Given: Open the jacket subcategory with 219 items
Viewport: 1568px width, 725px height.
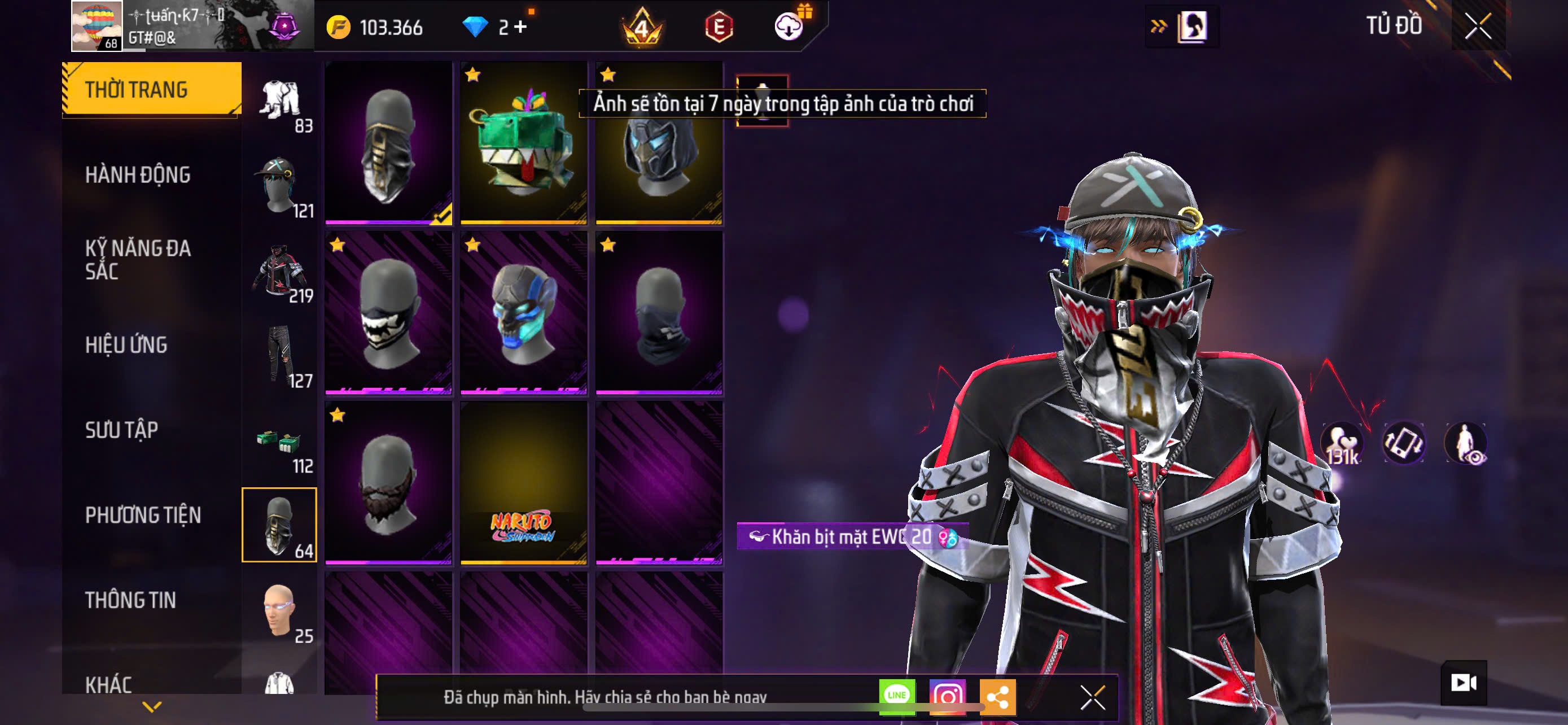Looking at the screenshot, I should [280, 272].
